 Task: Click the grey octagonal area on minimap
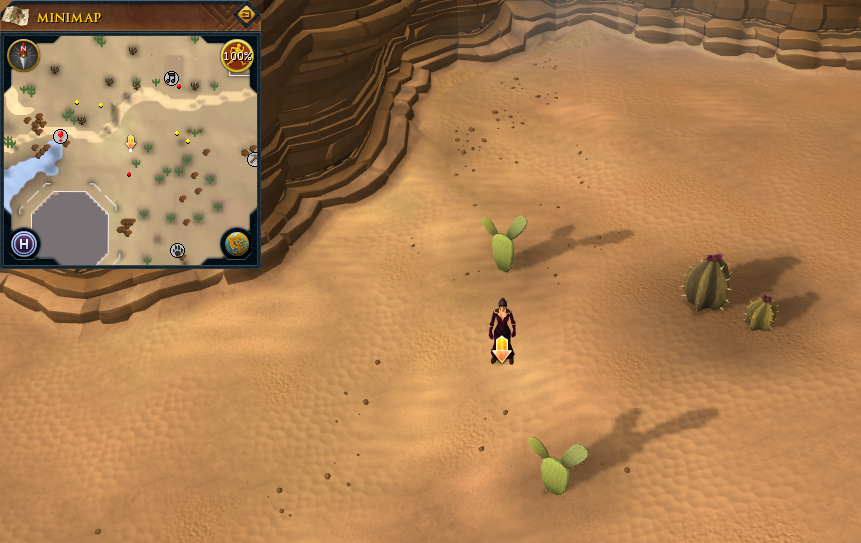tap(70, 226)
